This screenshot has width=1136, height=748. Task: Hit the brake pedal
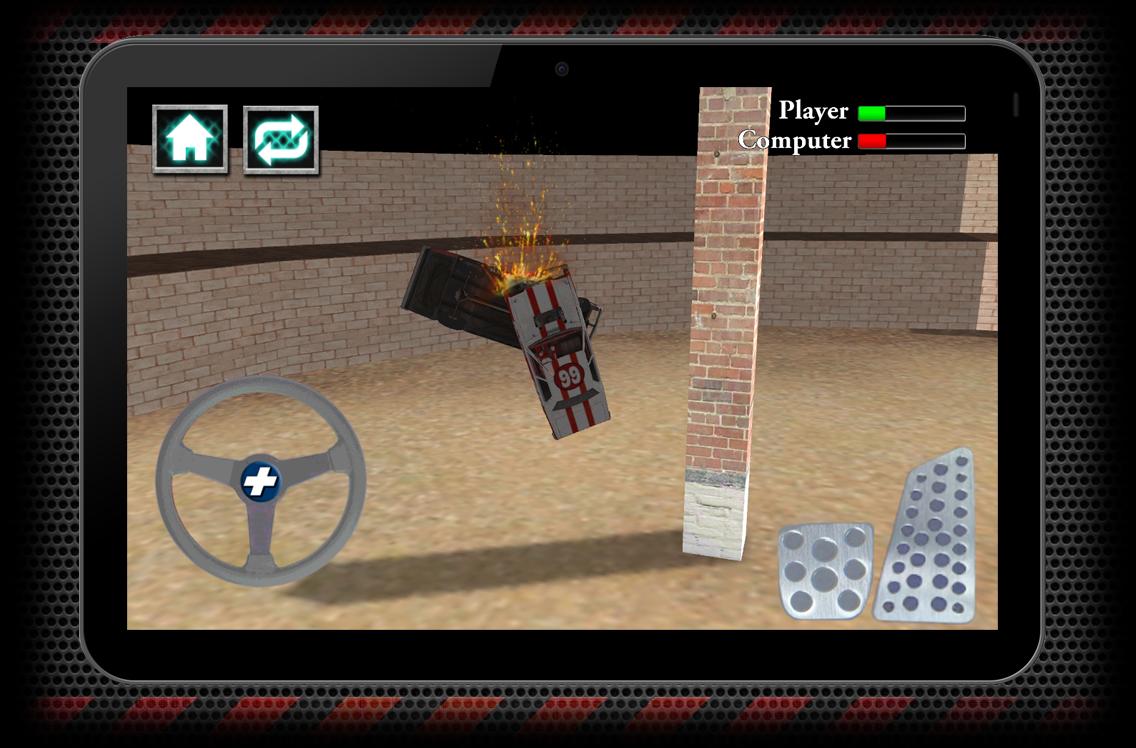click(825, 570)
